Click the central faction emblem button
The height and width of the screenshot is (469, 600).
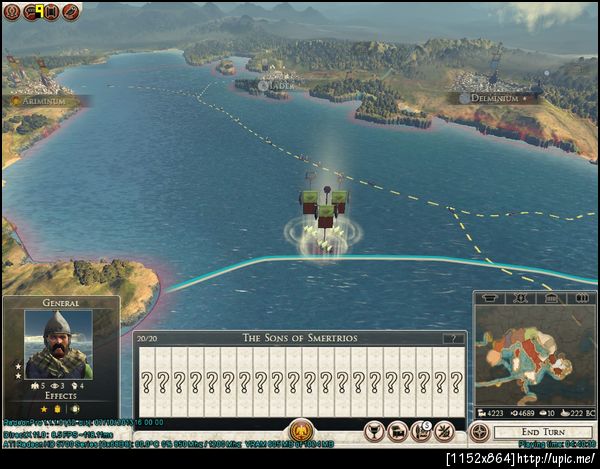[301, 431]
